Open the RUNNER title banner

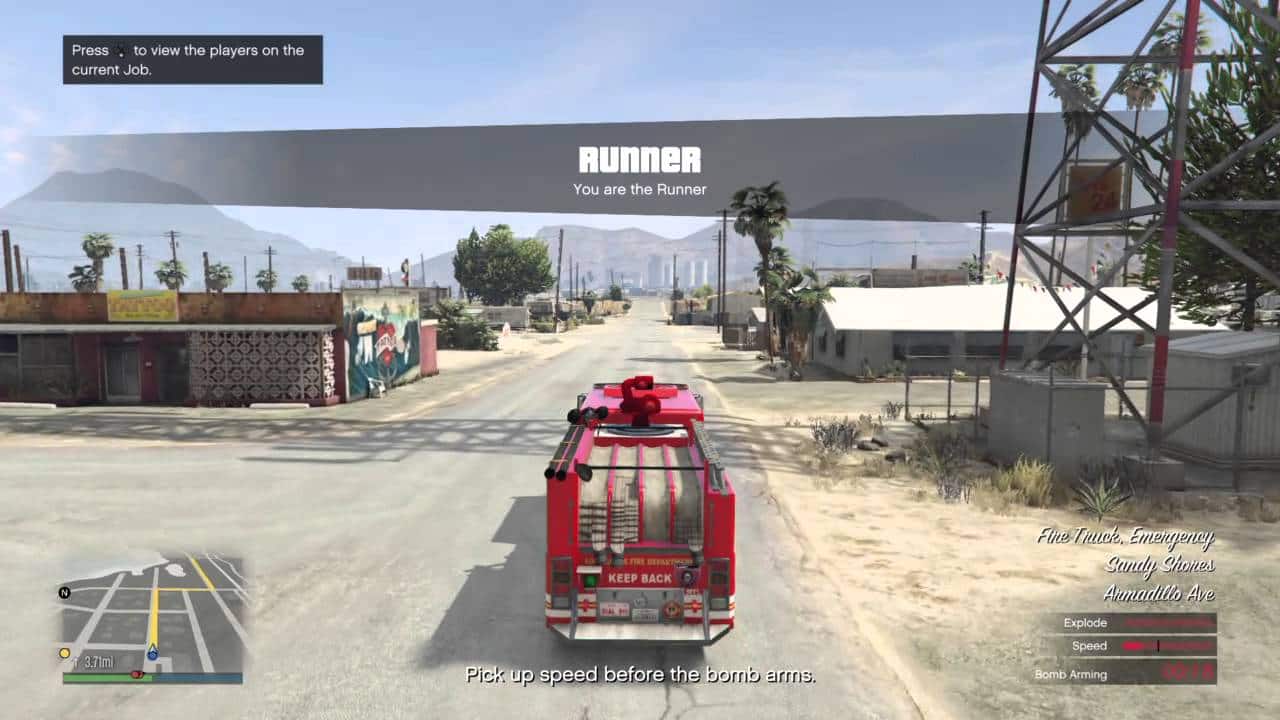(641, 158)
